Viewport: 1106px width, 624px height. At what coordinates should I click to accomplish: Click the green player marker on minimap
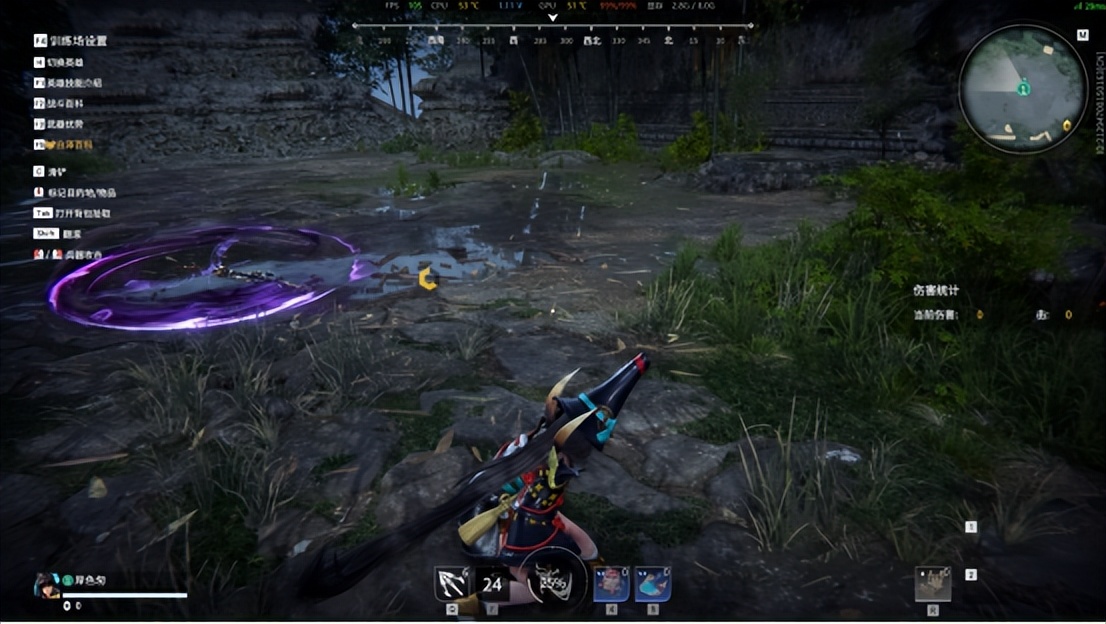click(1024, 89)
